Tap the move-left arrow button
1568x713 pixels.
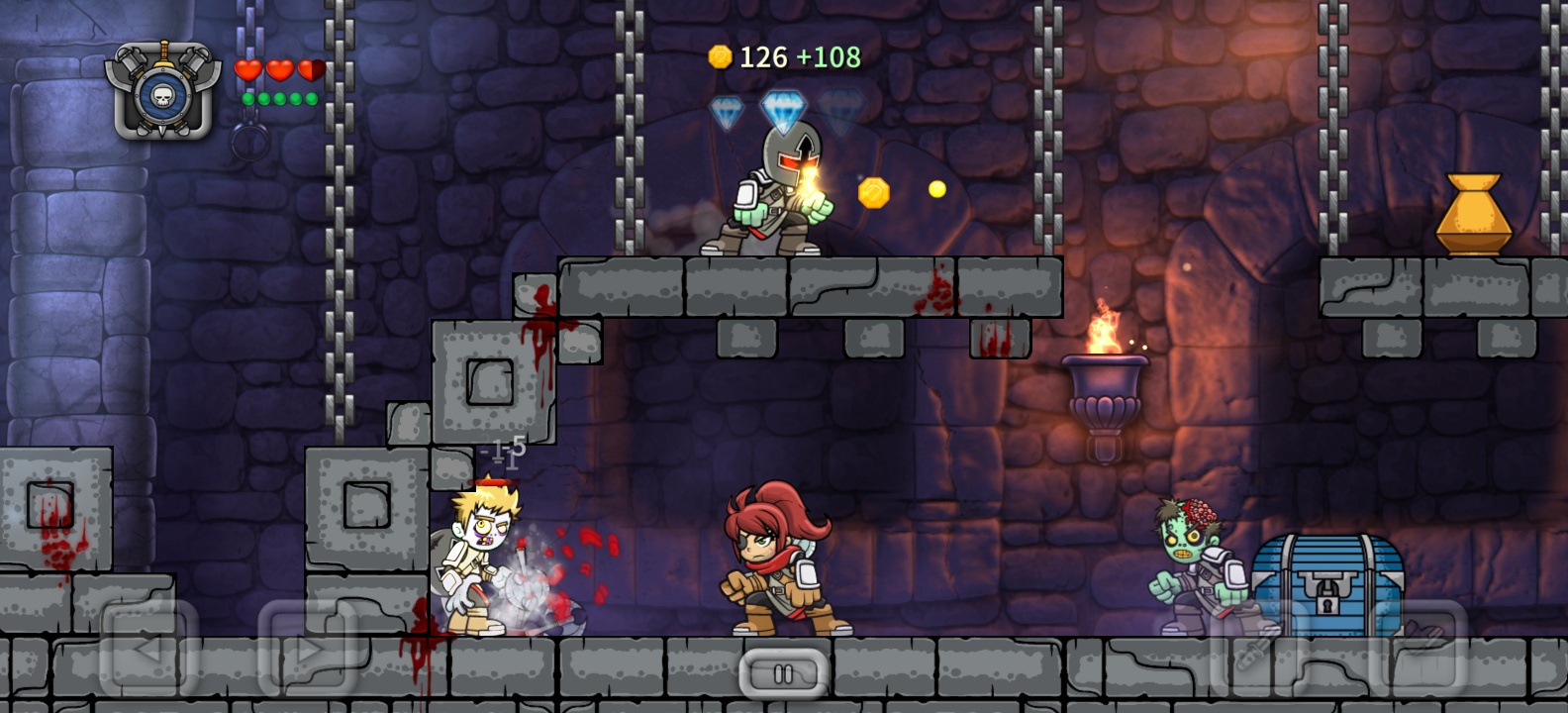tap(148, 649)
